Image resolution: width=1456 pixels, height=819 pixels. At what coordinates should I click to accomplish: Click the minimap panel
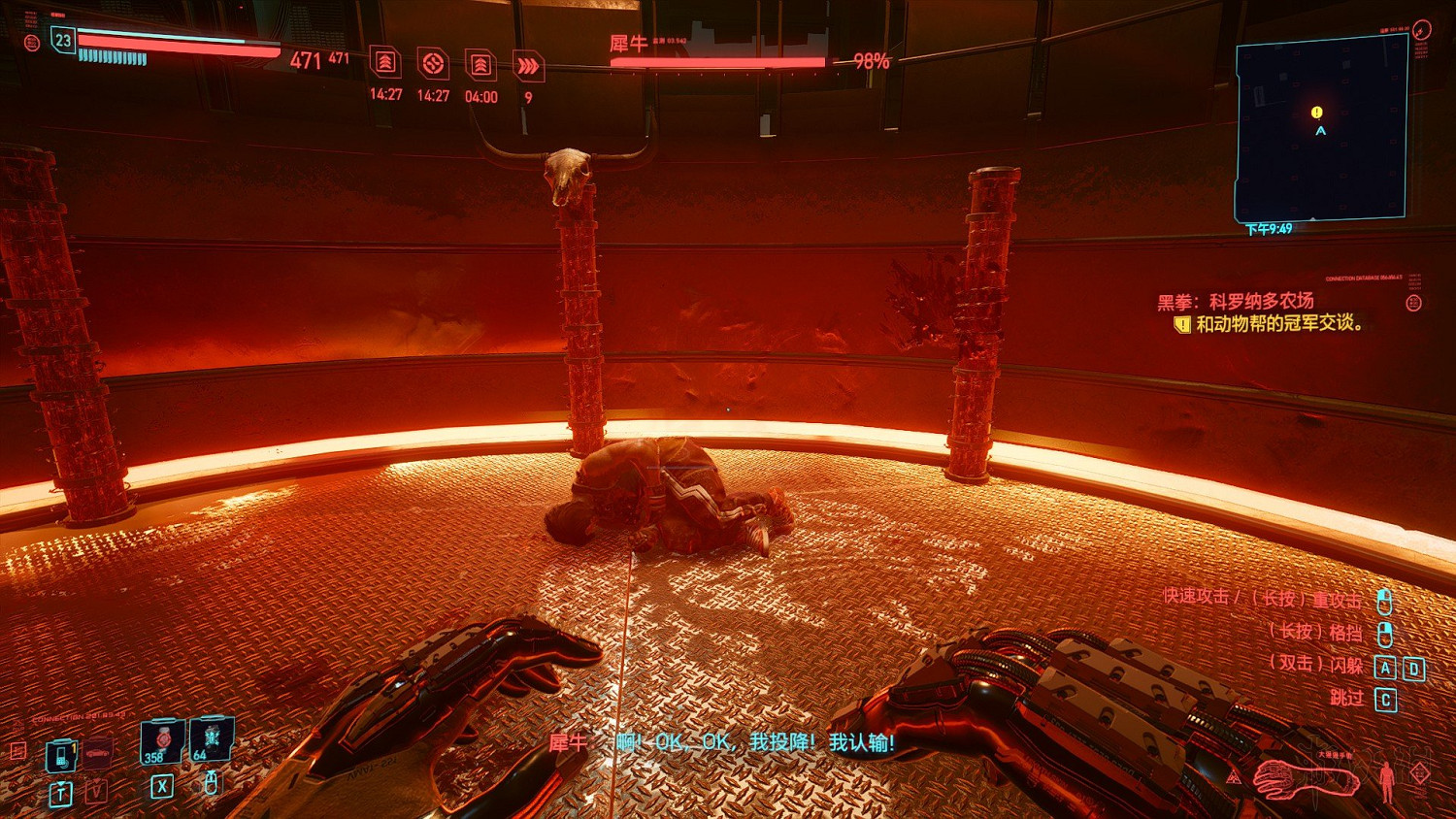[1320, 130]
